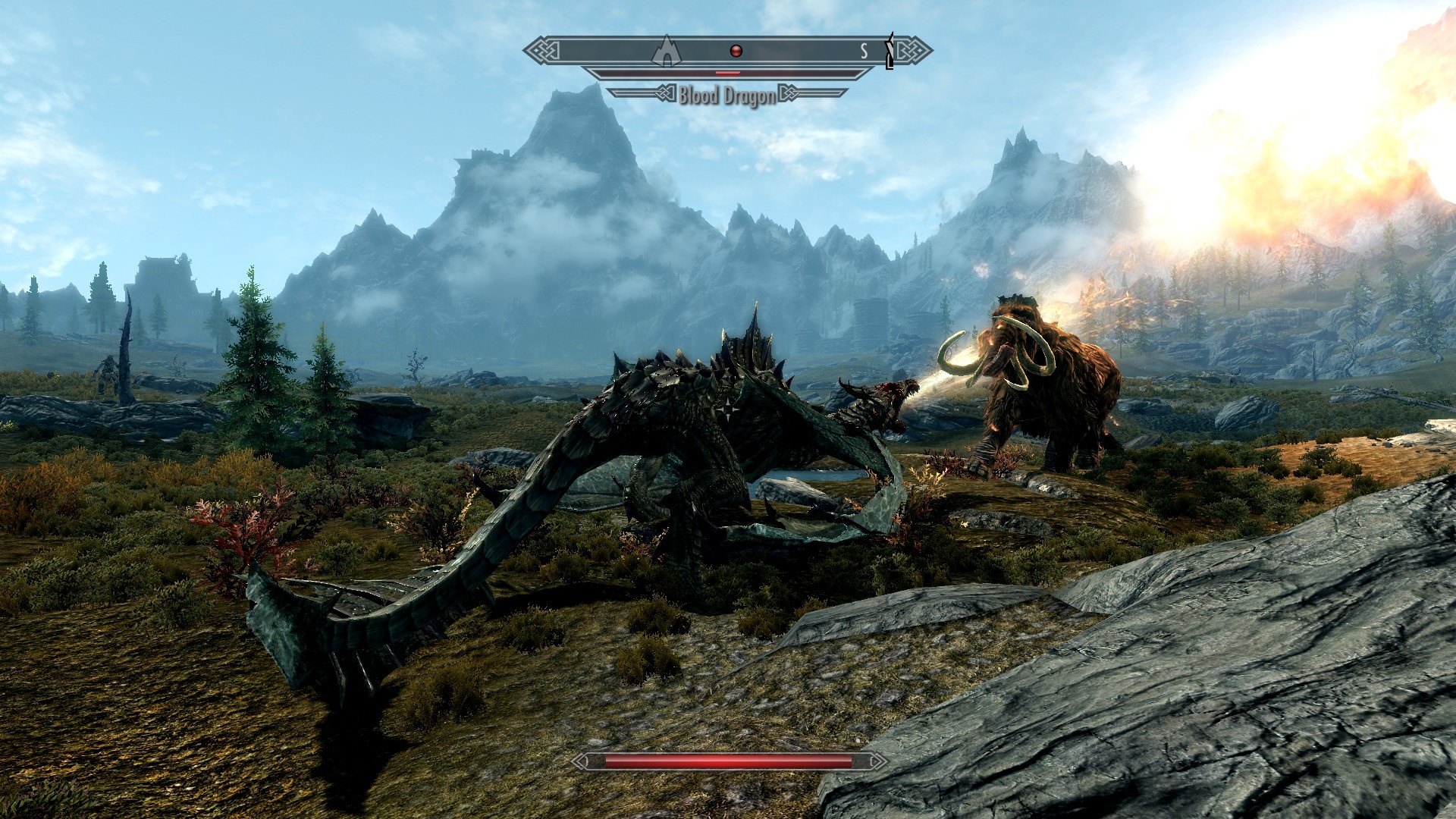Click the location marker icon on the compass
Screen dimensions: 1456x819
click(667, 52)
